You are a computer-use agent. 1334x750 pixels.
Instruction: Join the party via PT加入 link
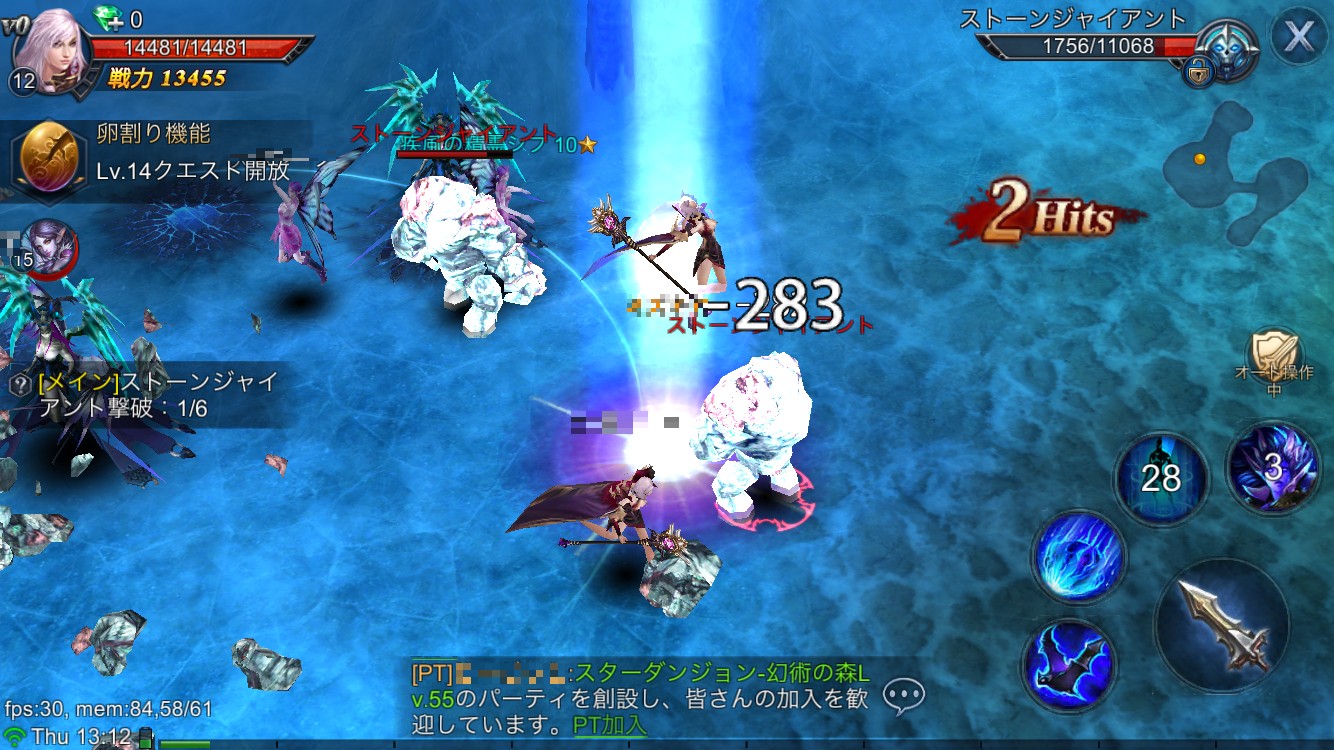tap(609, 724)
